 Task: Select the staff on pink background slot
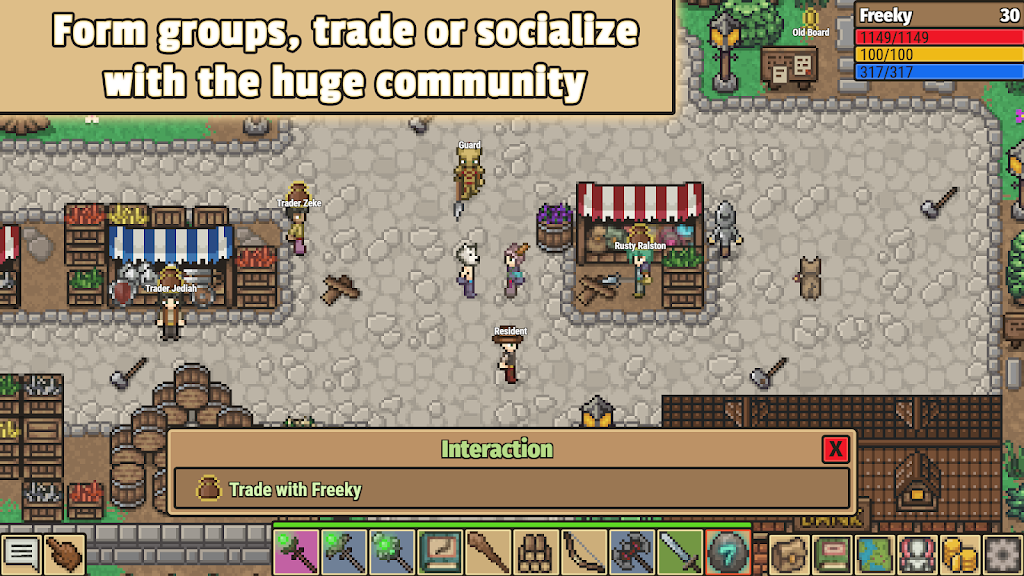296,551
